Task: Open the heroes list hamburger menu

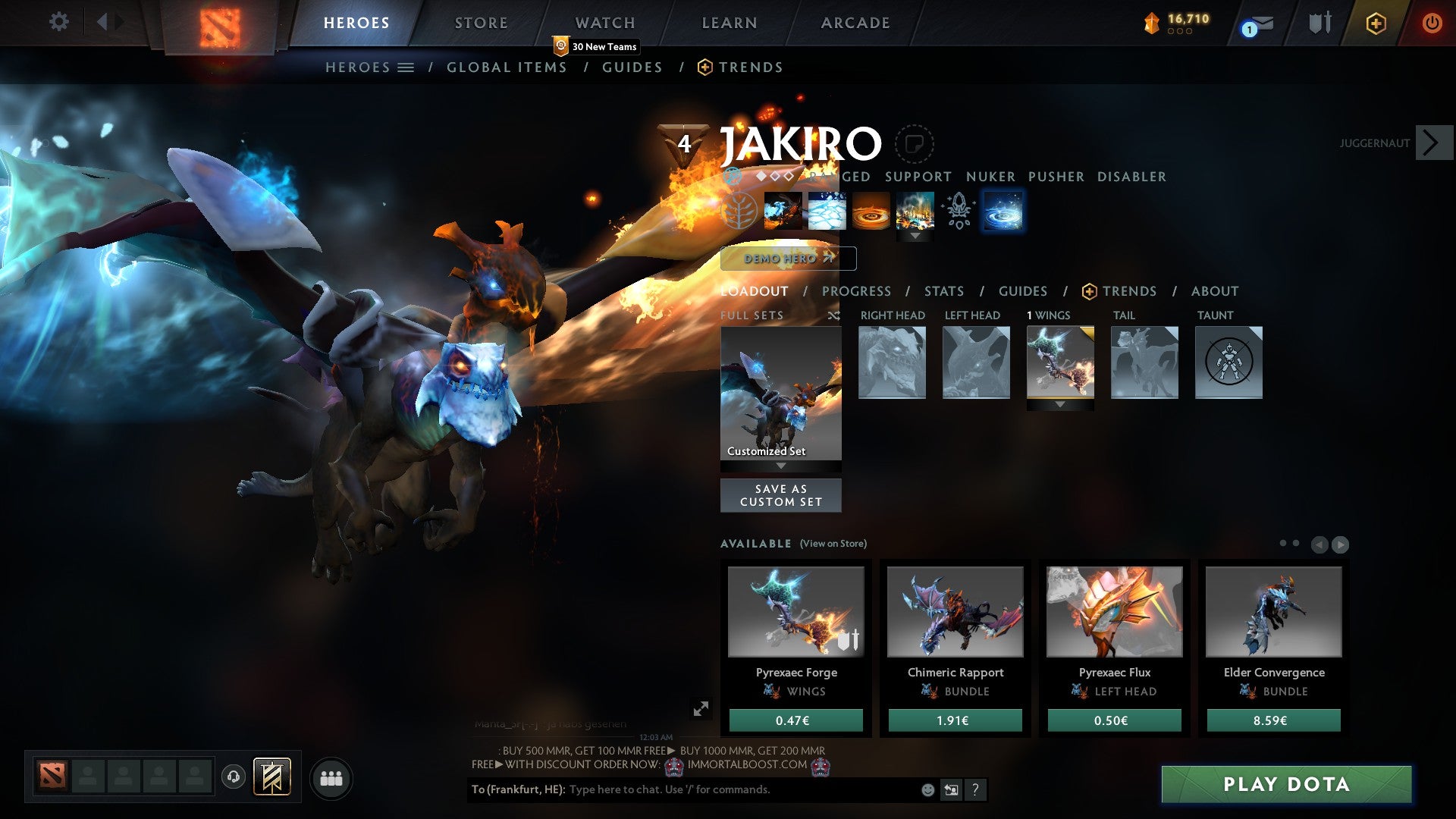Action: coord(404,67)
